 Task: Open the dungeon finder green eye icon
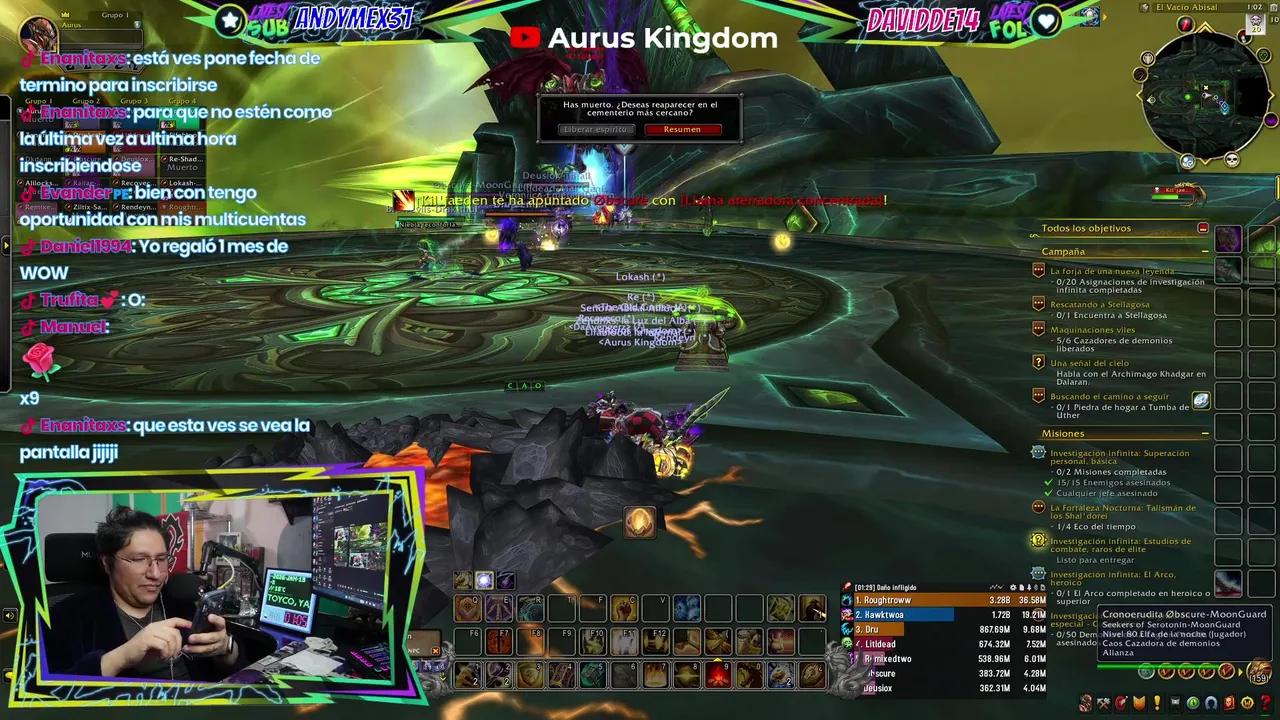(x=1195, y=702)
